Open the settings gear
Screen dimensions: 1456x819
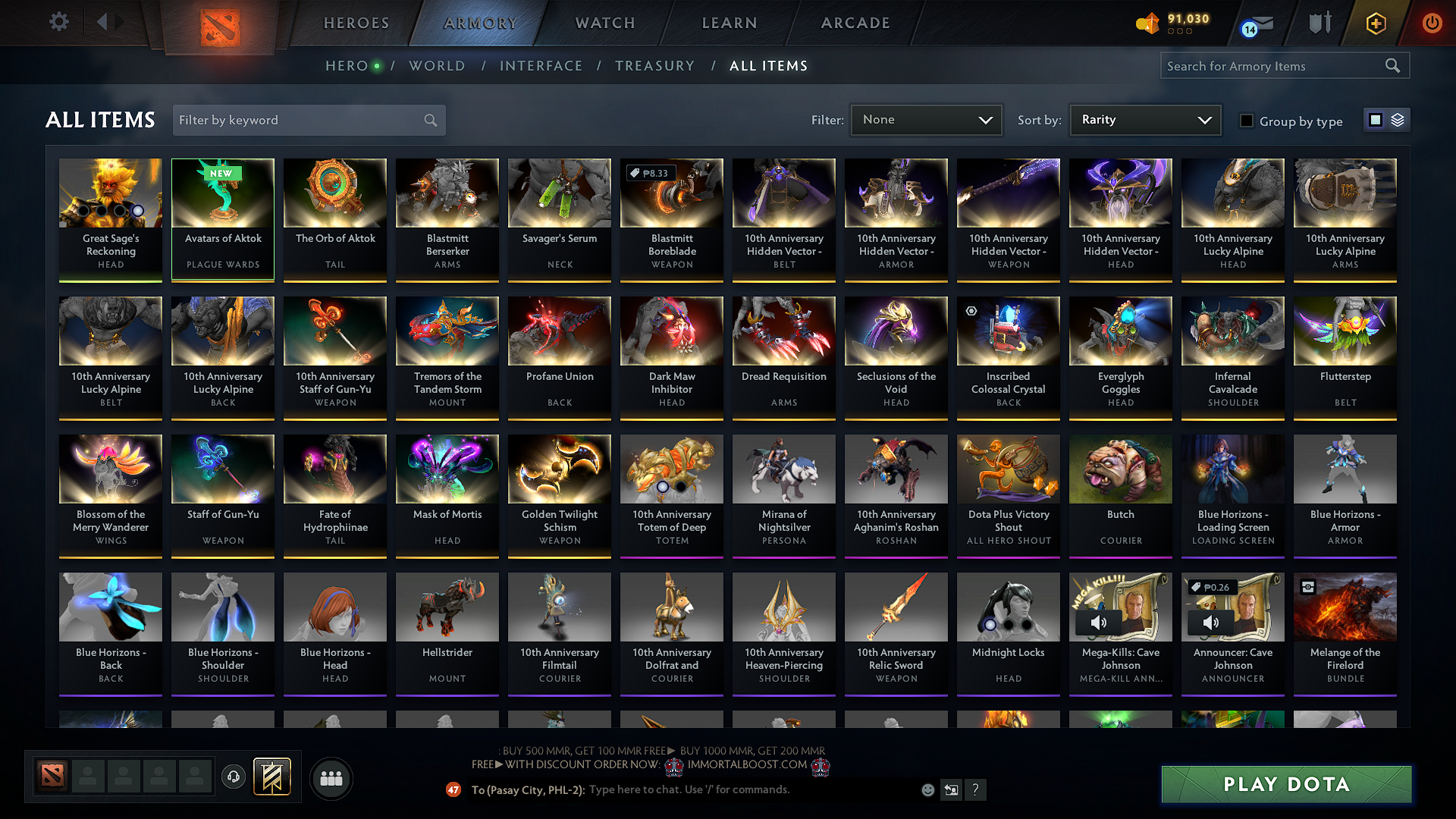pyautogui.click(x=58, y=22)
